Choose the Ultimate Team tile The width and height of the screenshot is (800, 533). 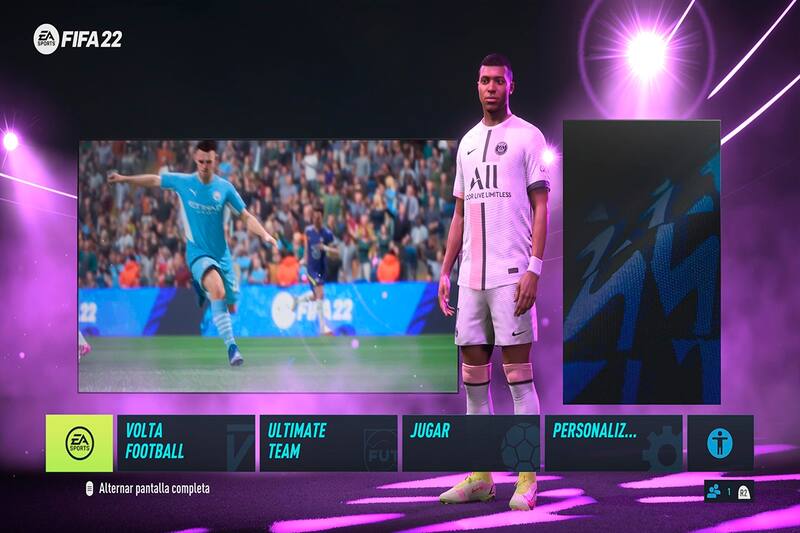[328, 443]
